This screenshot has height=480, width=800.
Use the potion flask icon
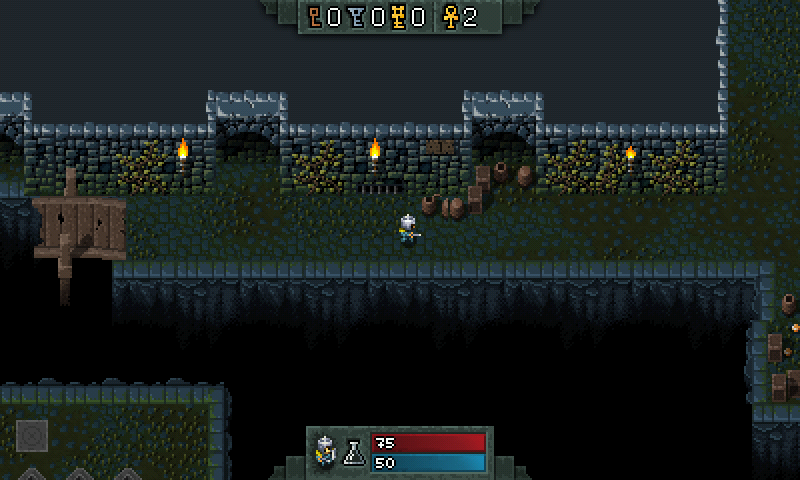pyautogui.click(x=353, y=453)
